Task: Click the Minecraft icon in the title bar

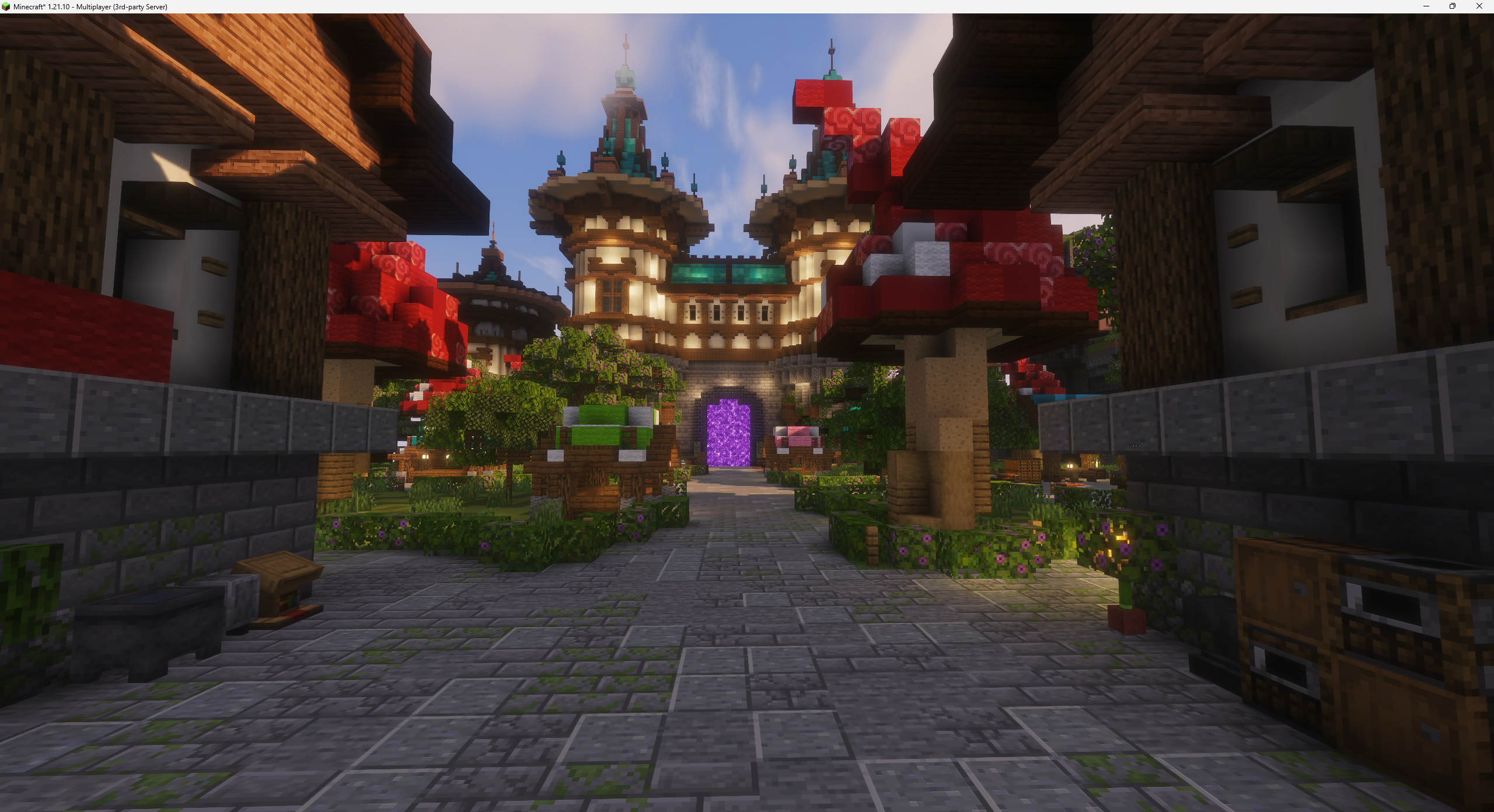Action: [6, 6]
